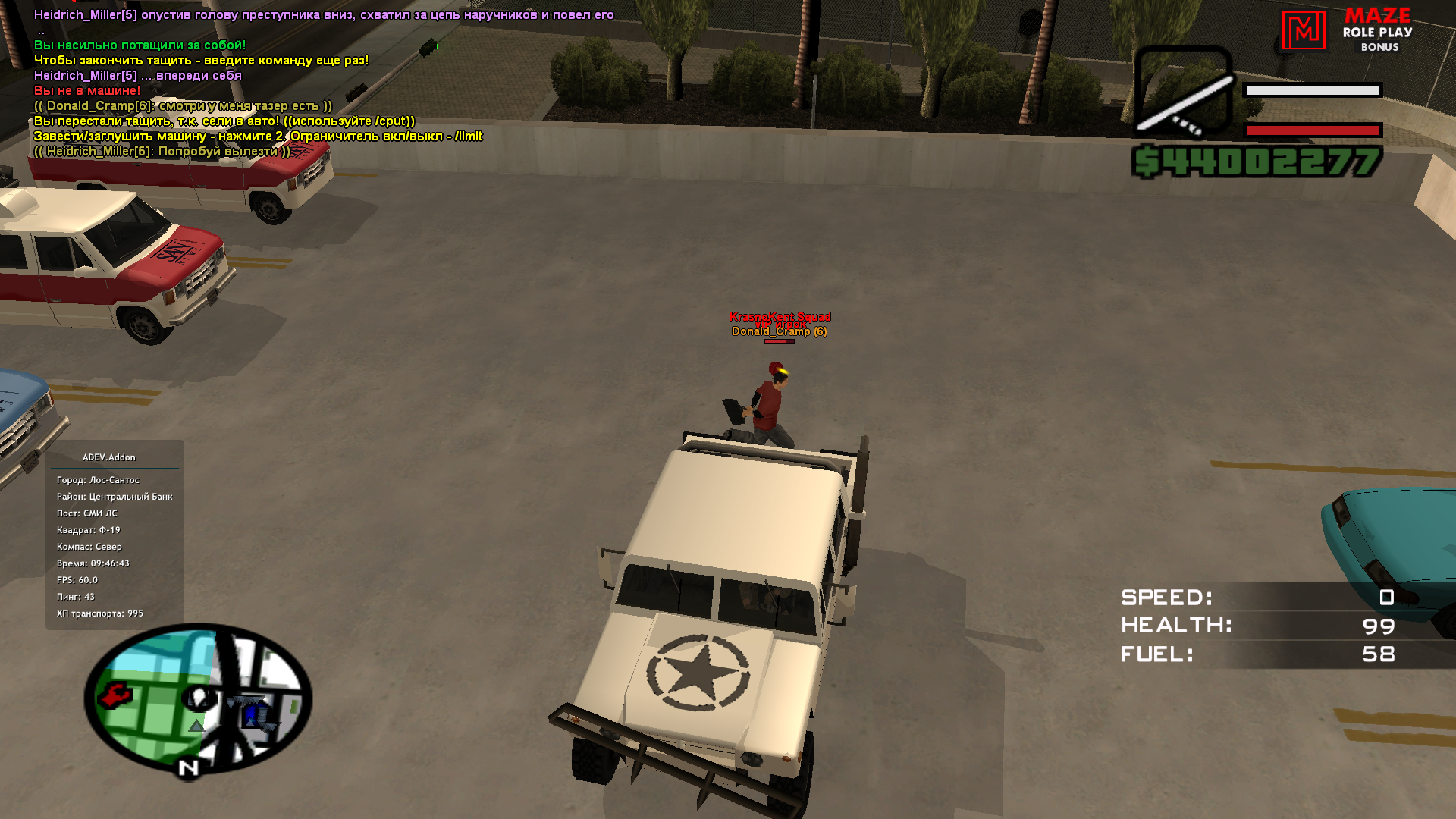
Task: Click the FPS: 60.0 readout in ADEV panel
Action: click(x=76, y=579)
